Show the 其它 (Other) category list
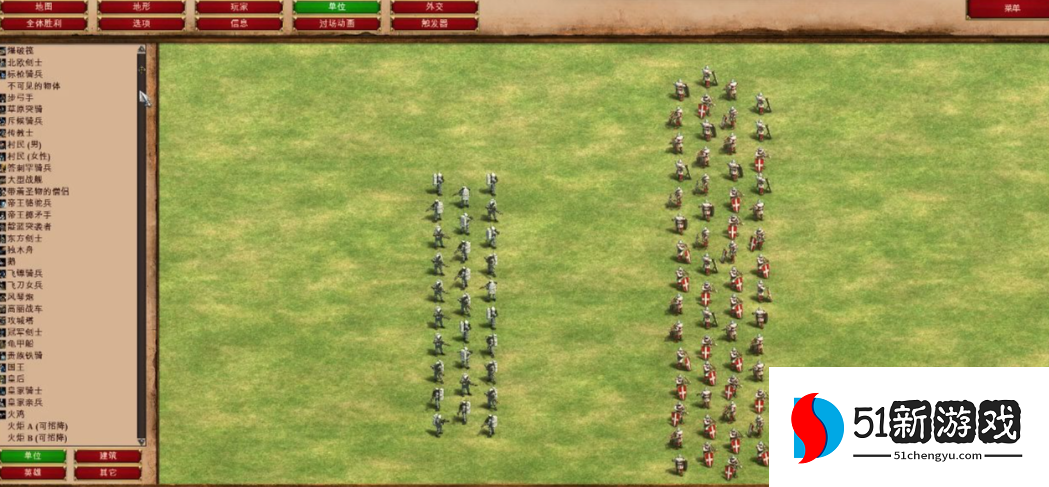1049x487 pixels. 107,472
